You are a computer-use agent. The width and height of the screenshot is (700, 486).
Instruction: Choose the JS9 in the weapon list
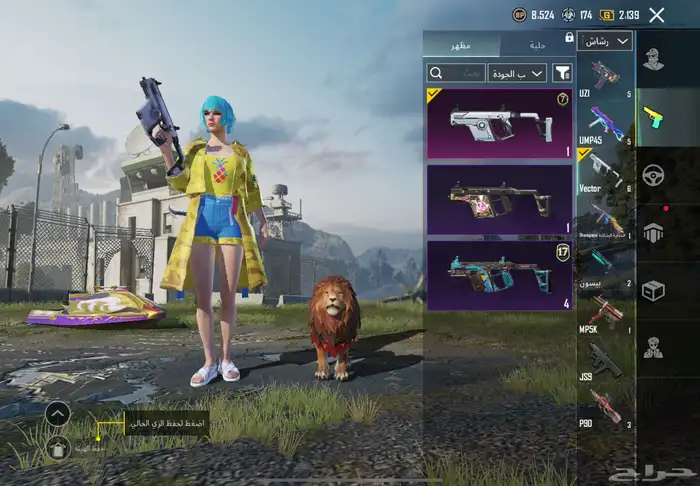pos(606,361)
